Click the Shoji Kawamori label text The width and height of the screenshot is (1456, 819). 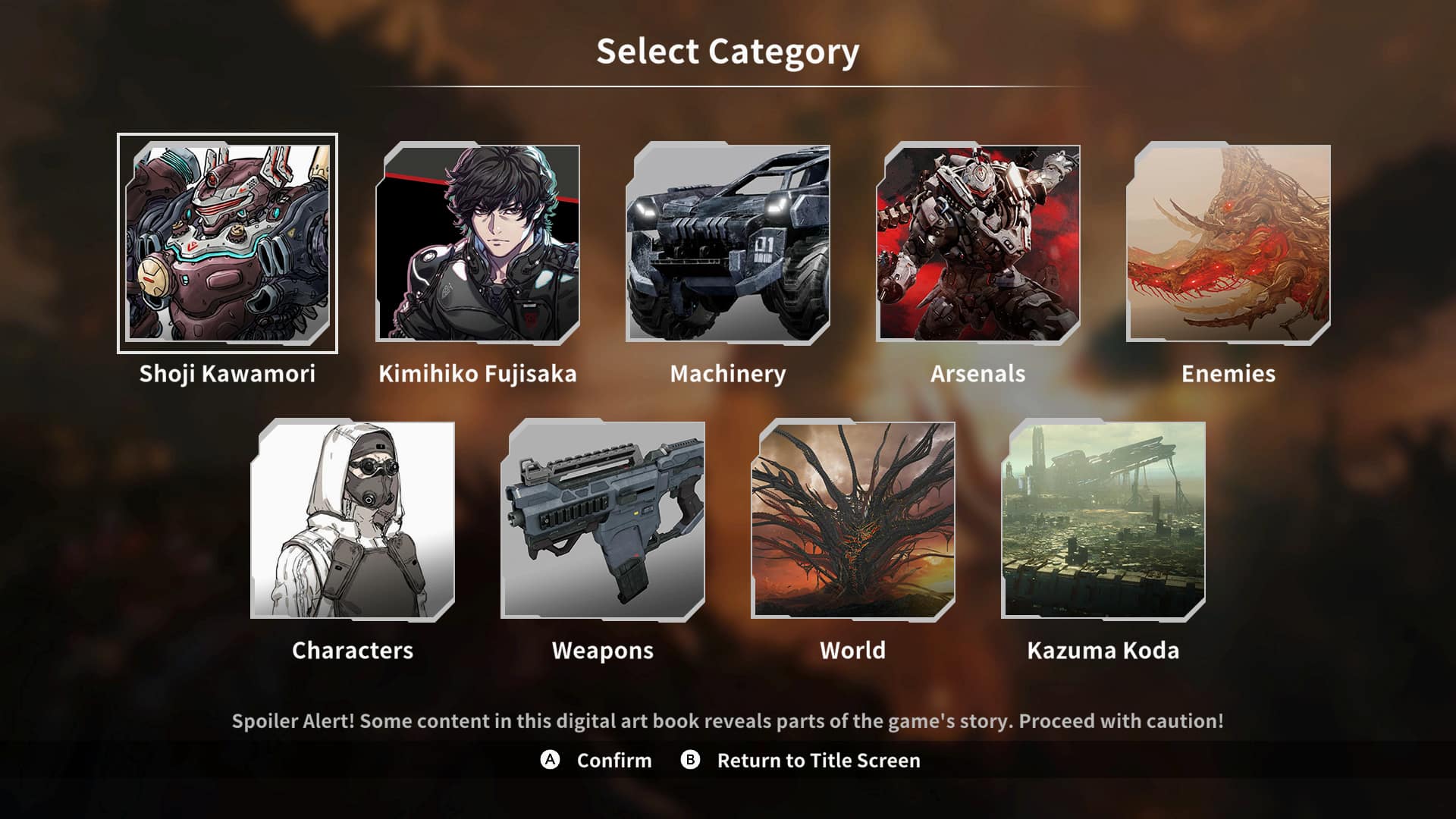[x=227, y=373]
